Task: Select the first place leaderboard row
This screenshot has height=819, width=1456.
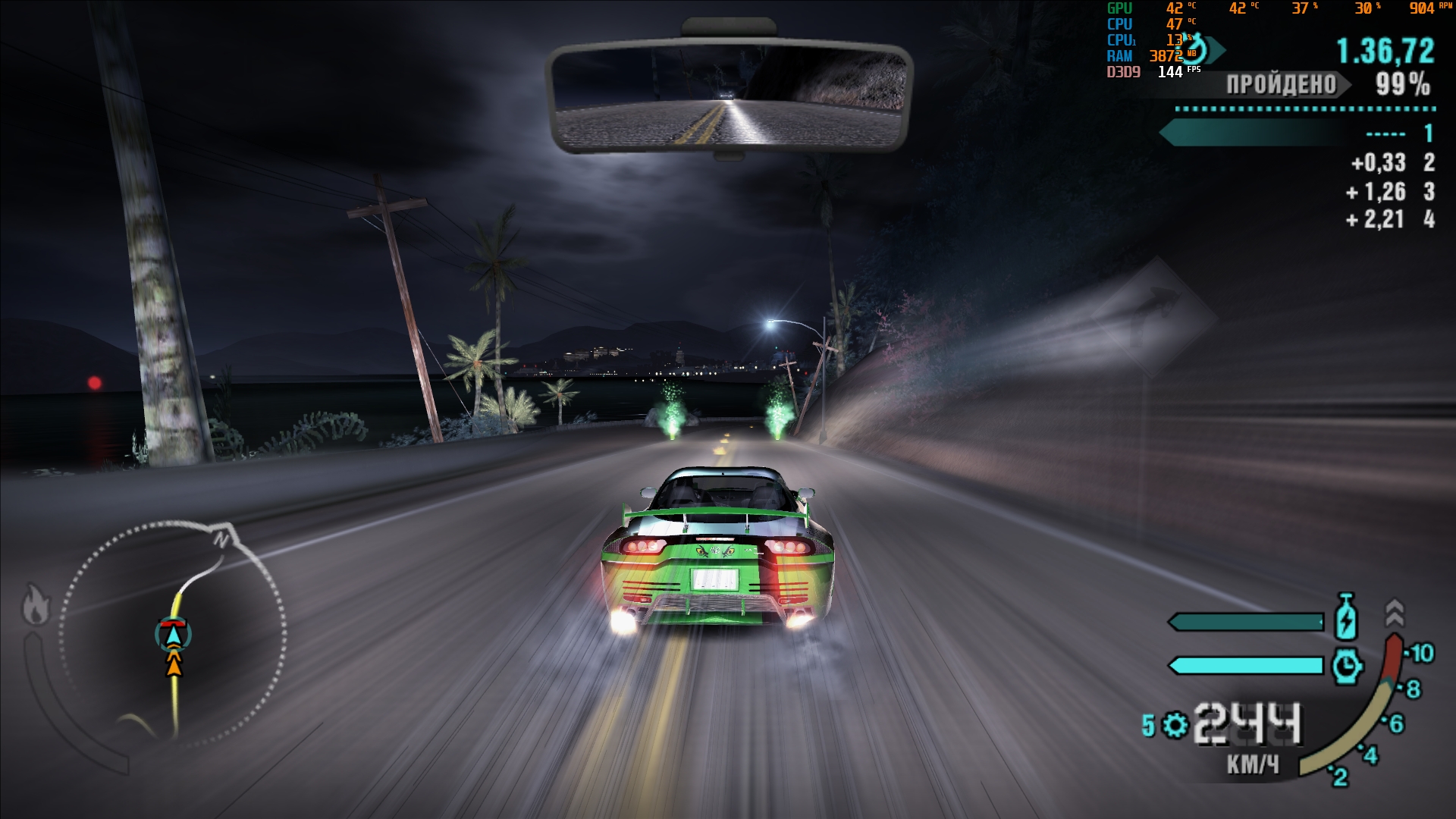Action: (x=1298, y=133)
